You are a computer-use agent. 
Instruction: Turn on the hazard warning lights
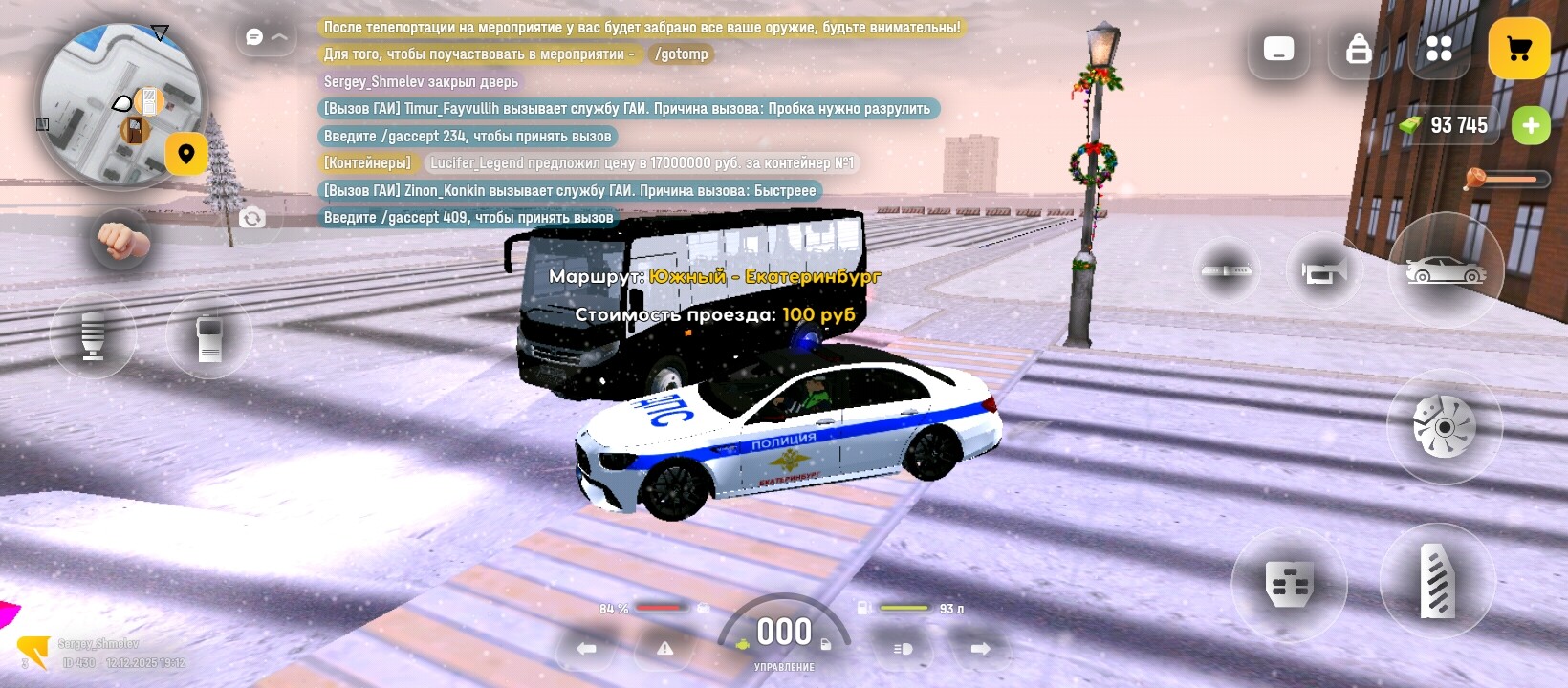(x=665, y=649)
